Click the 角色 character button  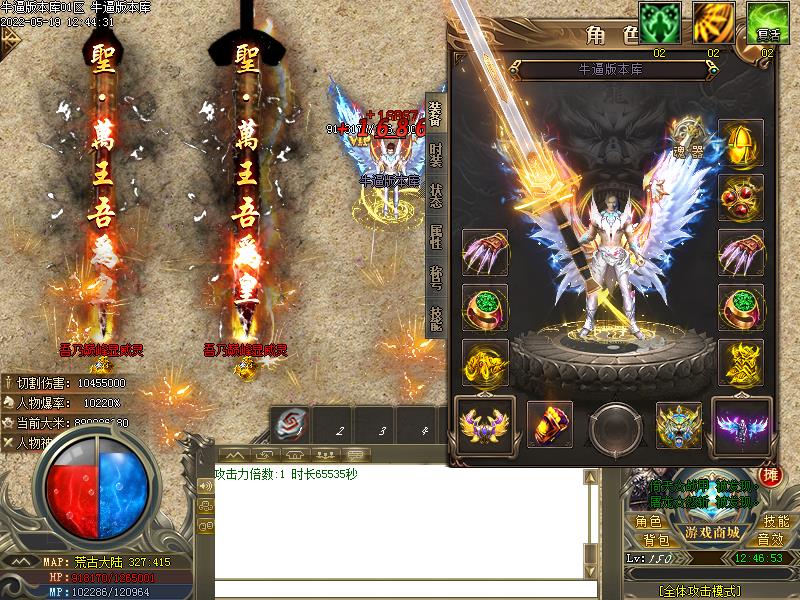648,521
